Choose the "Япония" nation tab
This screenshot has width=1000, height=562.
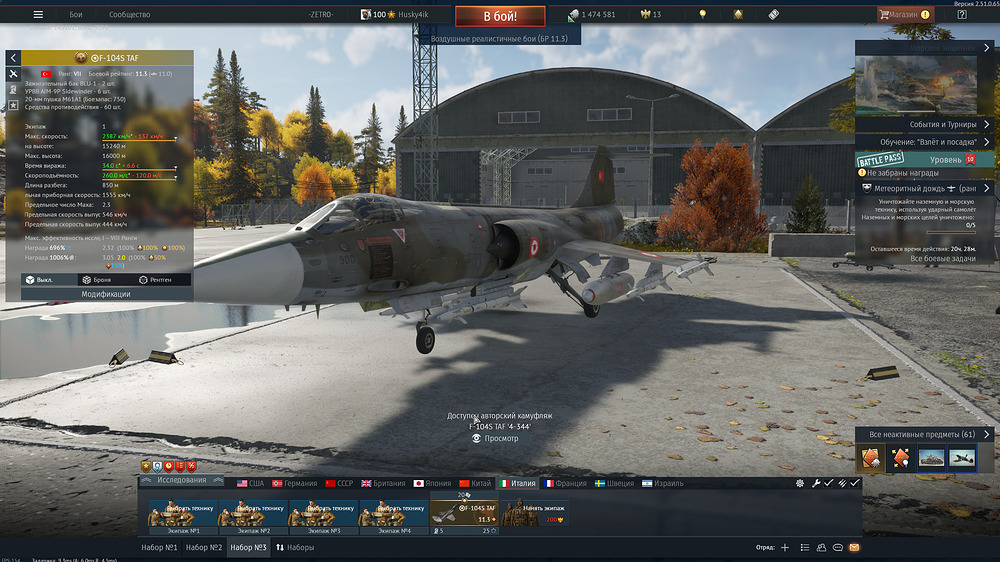[x=433, y=483]
